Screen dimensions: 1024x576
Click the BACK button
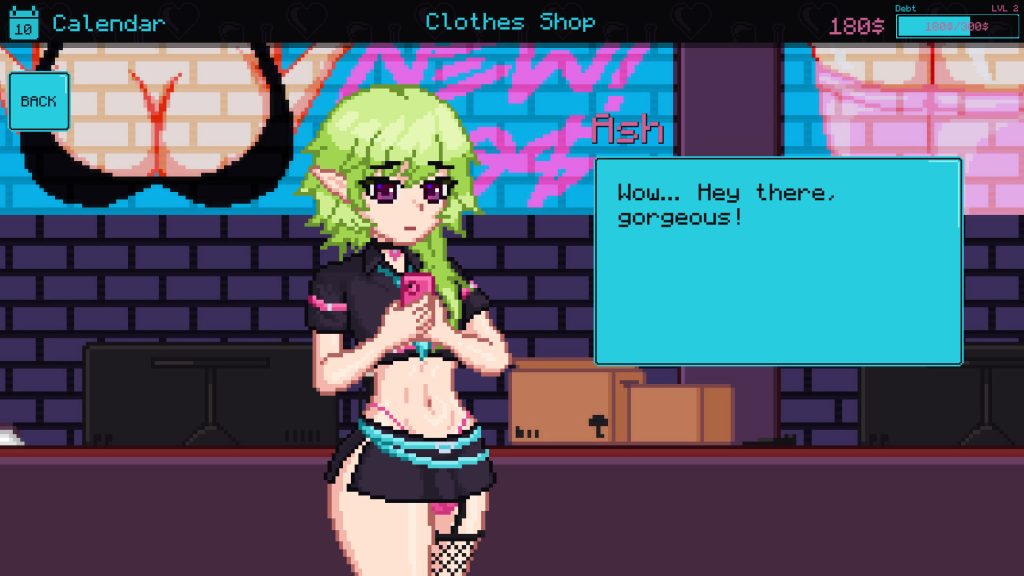39,101
